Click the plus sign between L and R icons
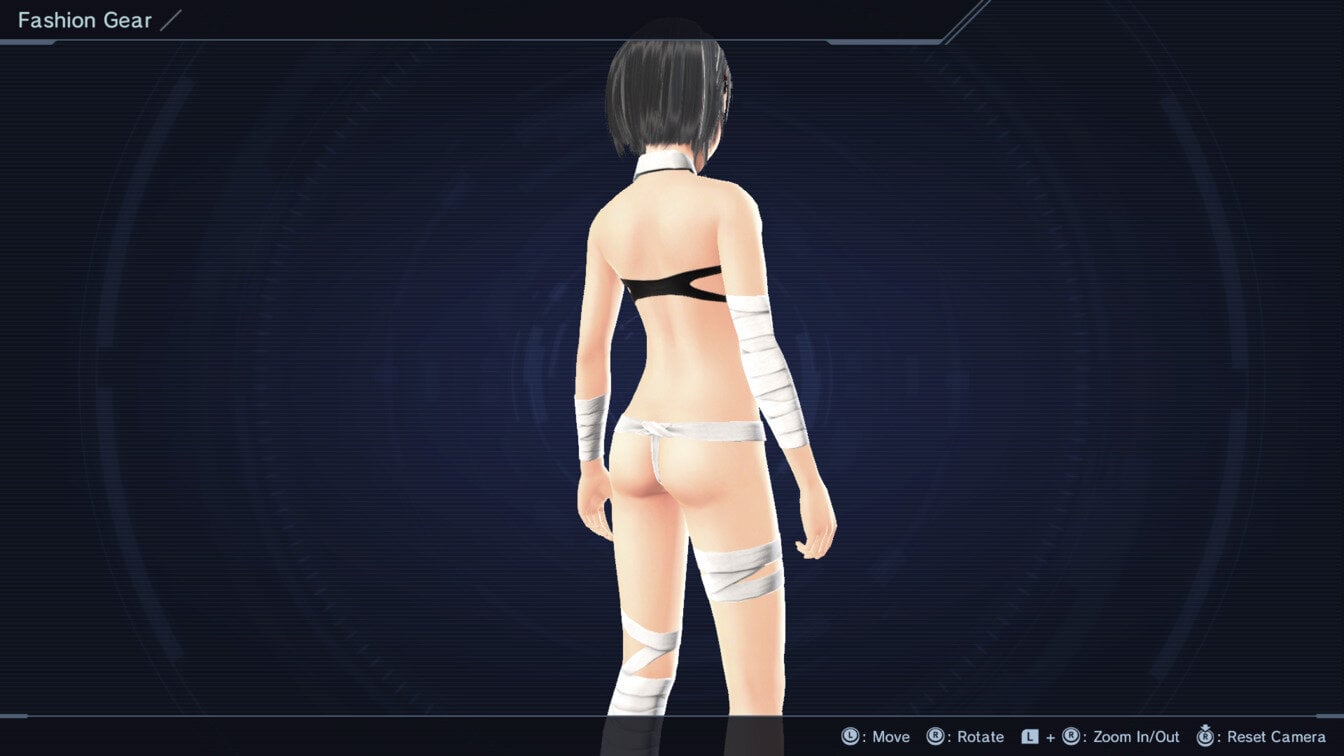 [1050, 736]
